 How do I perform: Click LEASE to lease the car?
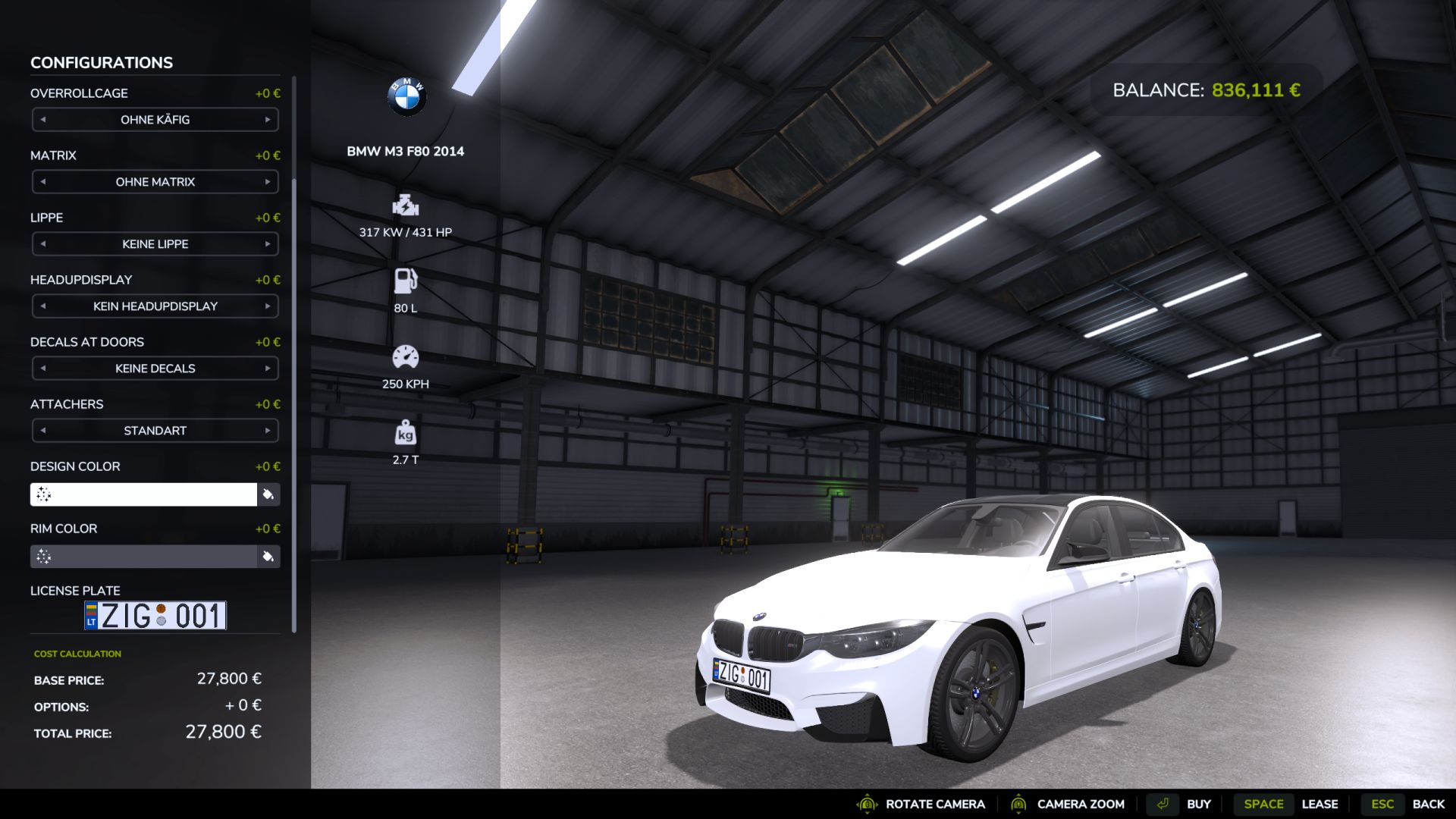pos(1321,804)
